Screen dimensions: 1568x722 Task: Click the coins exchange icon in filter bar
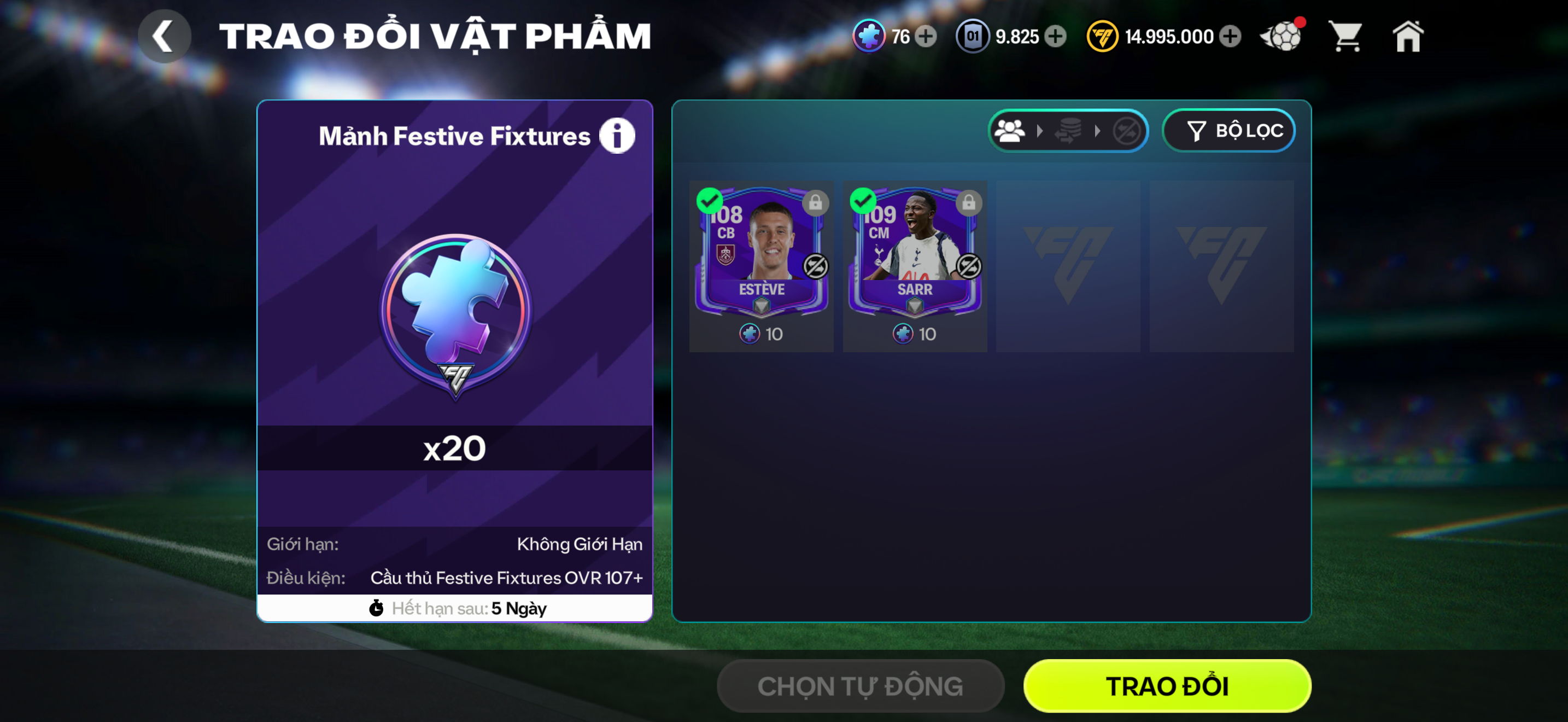pos(1070,130)
